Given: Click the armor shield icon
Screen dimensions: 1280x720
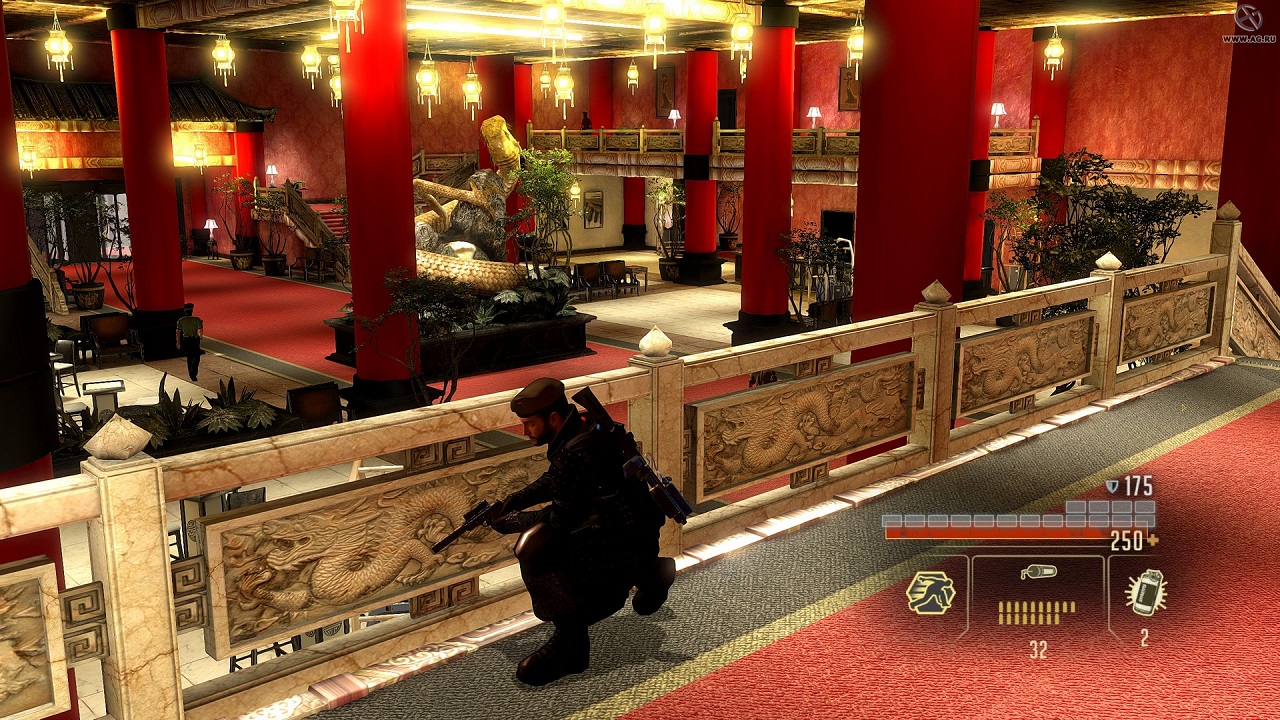Looking at the screenshot, I should (1112, 486).
